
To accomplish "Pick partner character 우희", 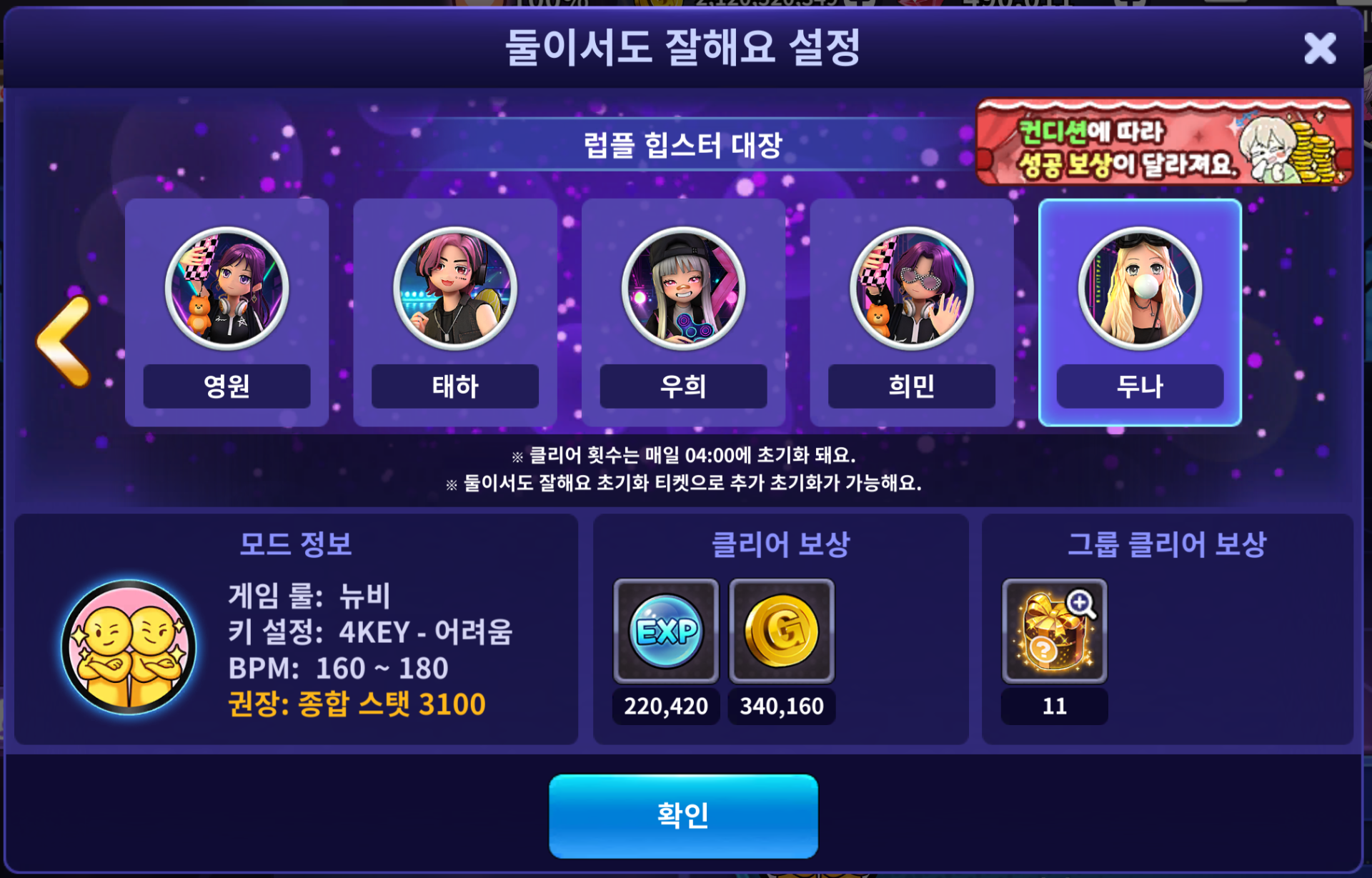I will 683,312.
